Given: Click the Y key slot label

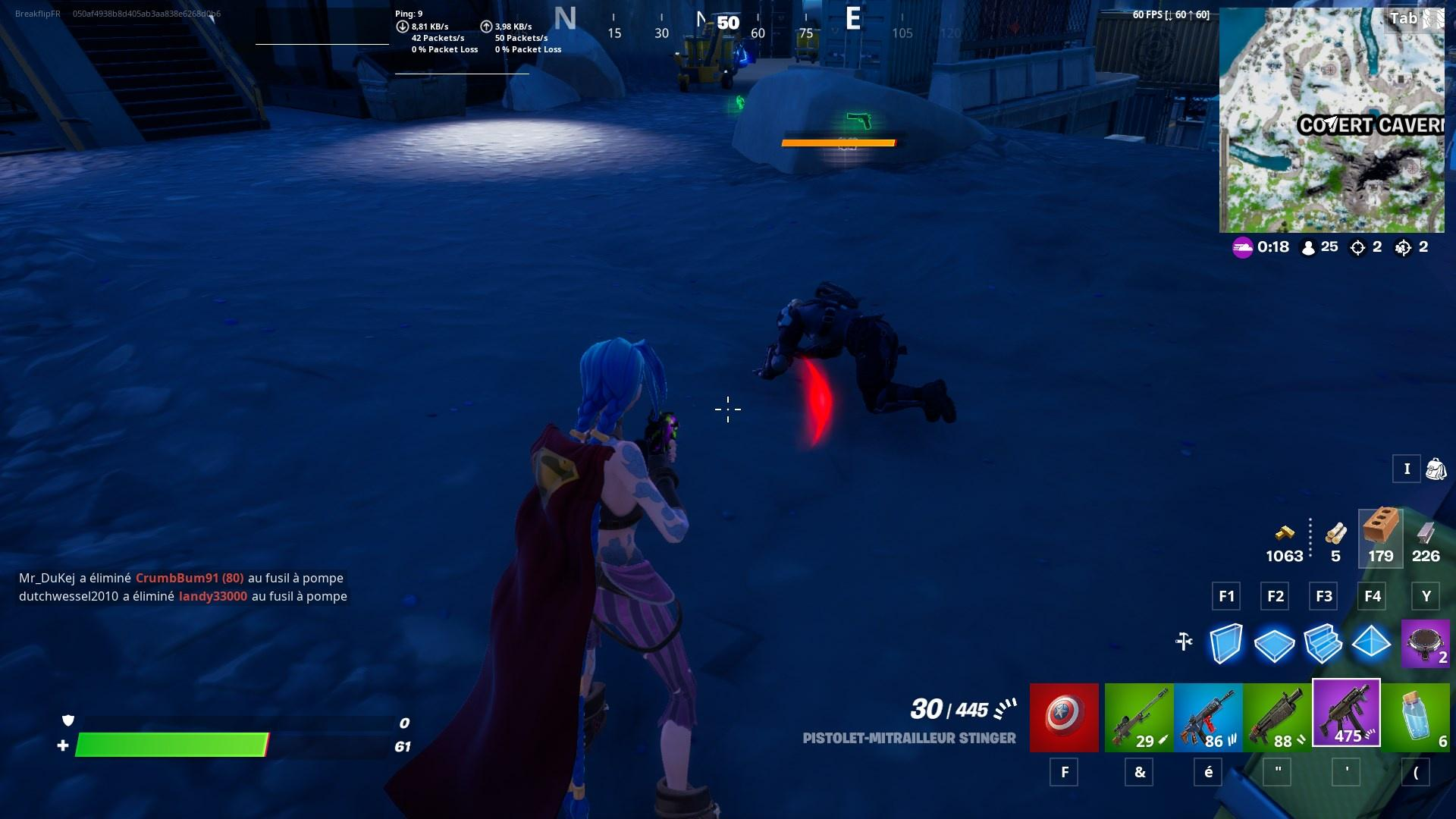Looking at the screenshot, I should (1426, 597).
